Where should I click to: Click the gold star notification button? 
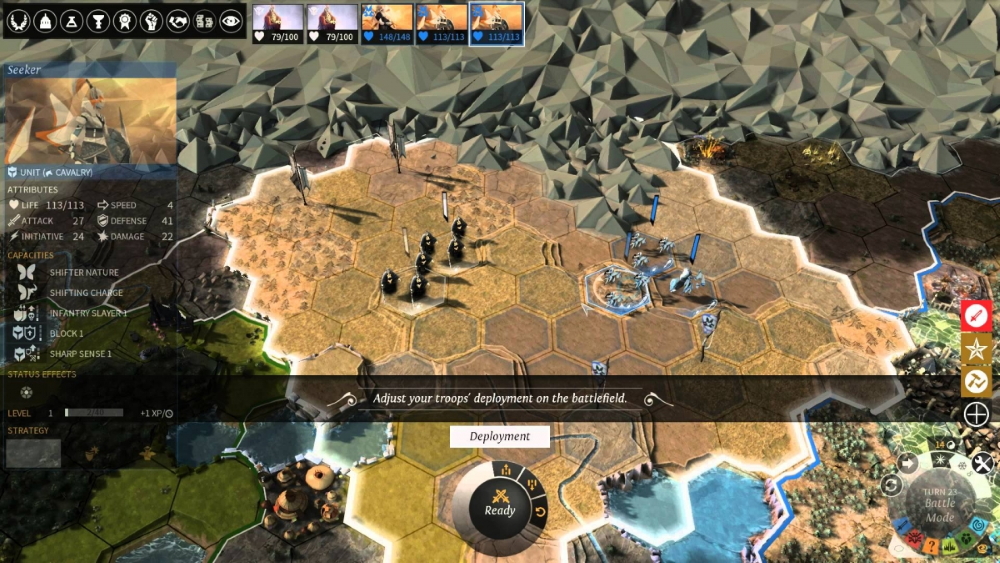(x=976, y=348)
